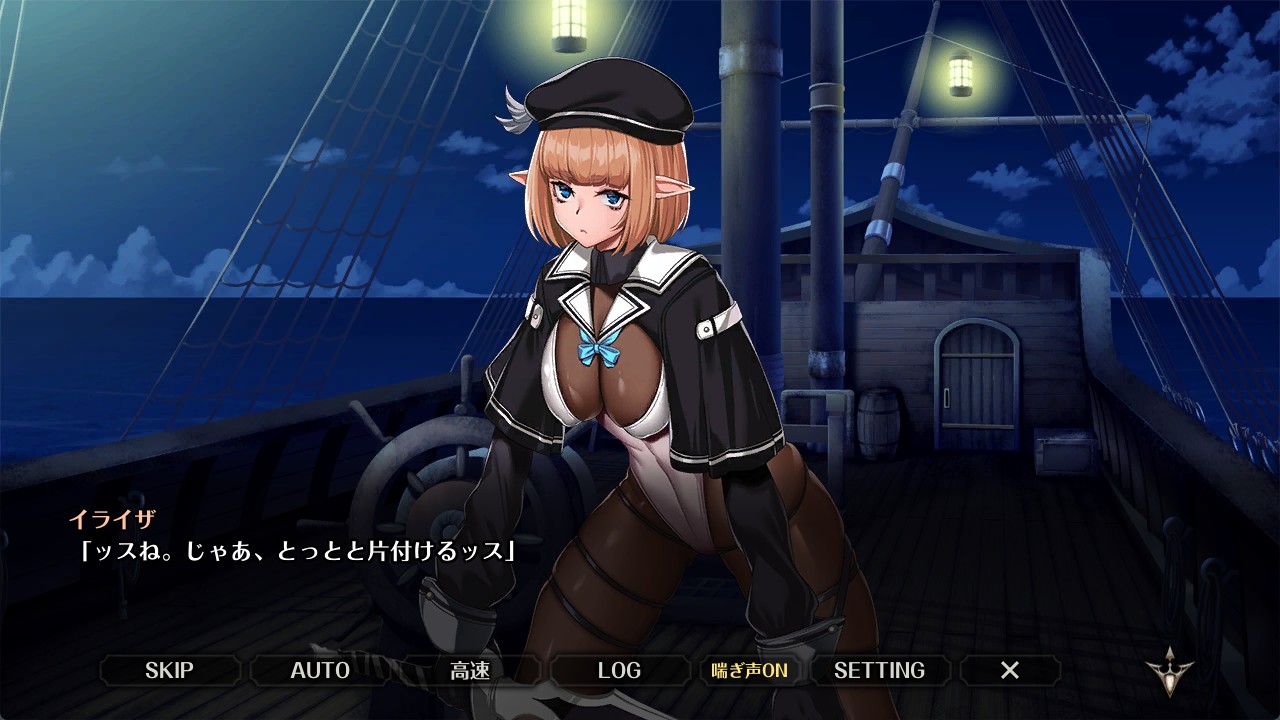Enable AUTO dialogue advance
Screen dimensions: 1280x720
320,670
